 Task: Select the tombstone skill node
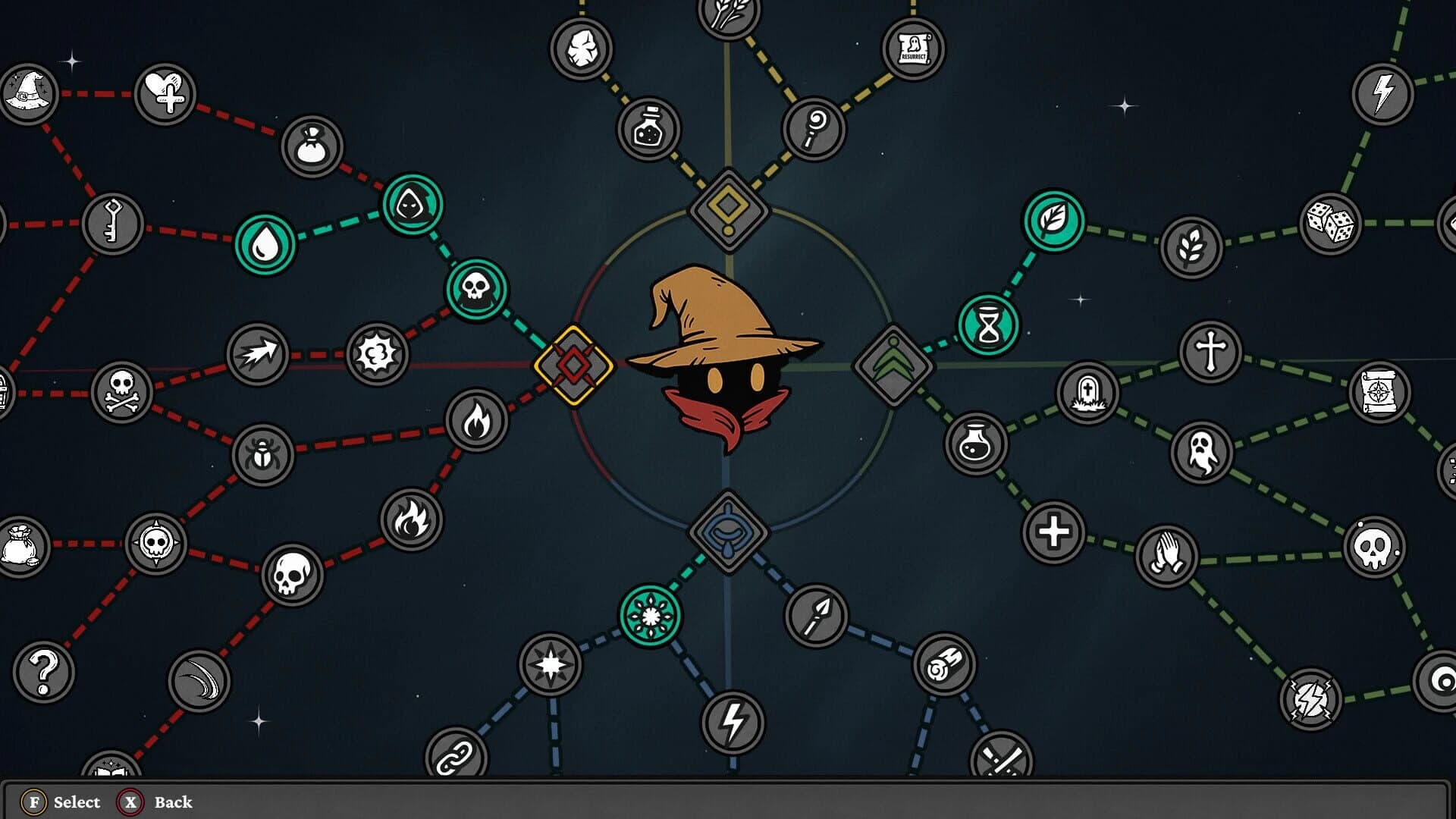1087,393
